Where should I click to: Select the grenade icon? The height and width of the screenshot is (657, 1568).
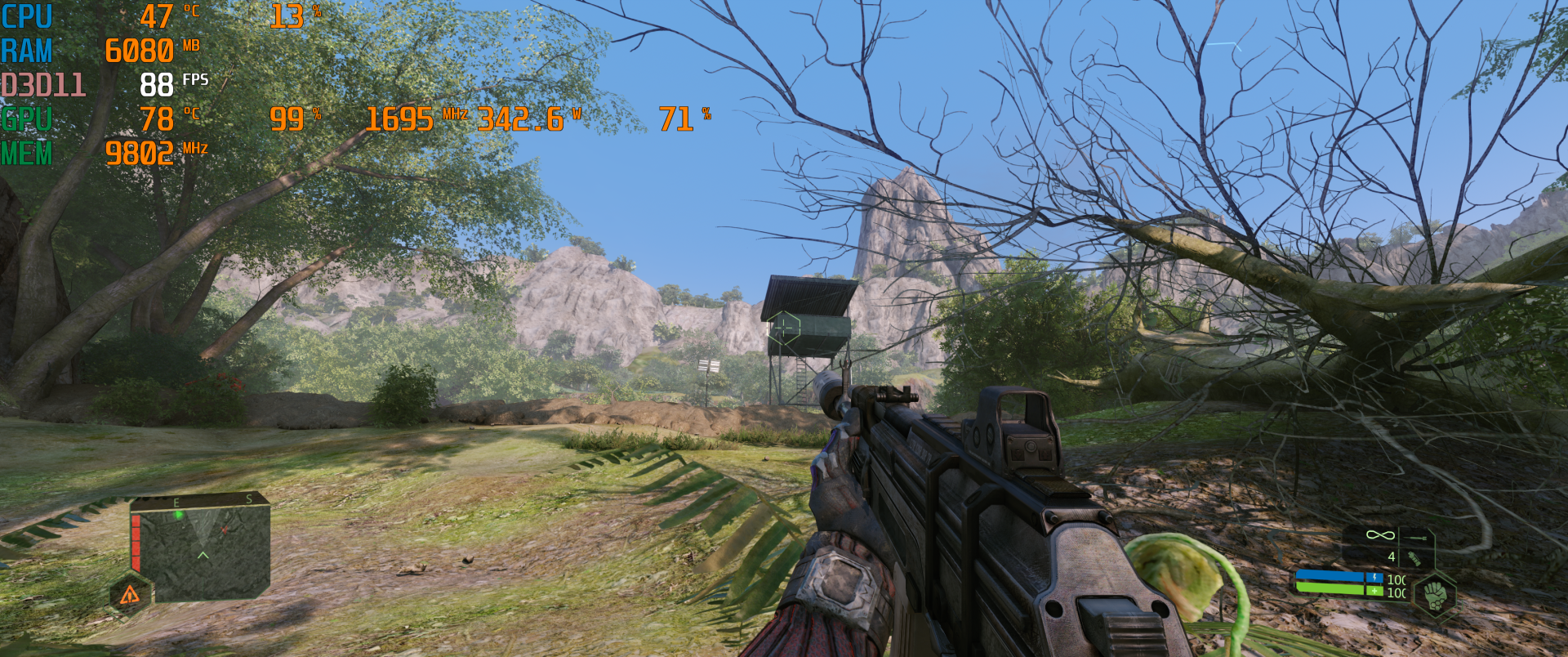1414,559
